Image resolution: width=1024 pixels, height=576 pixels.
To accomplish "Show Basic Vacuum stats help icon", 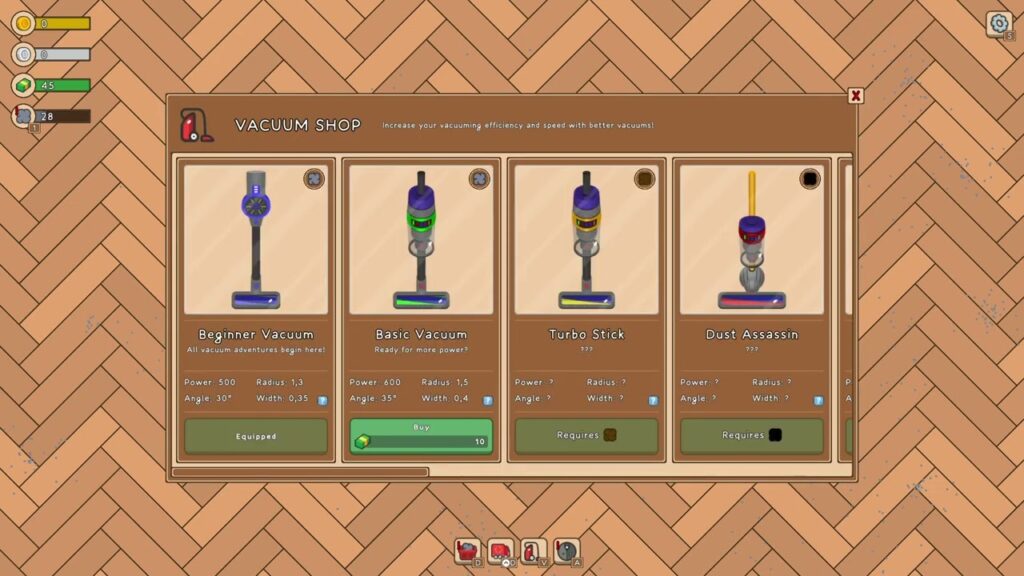I will (487, 400).
